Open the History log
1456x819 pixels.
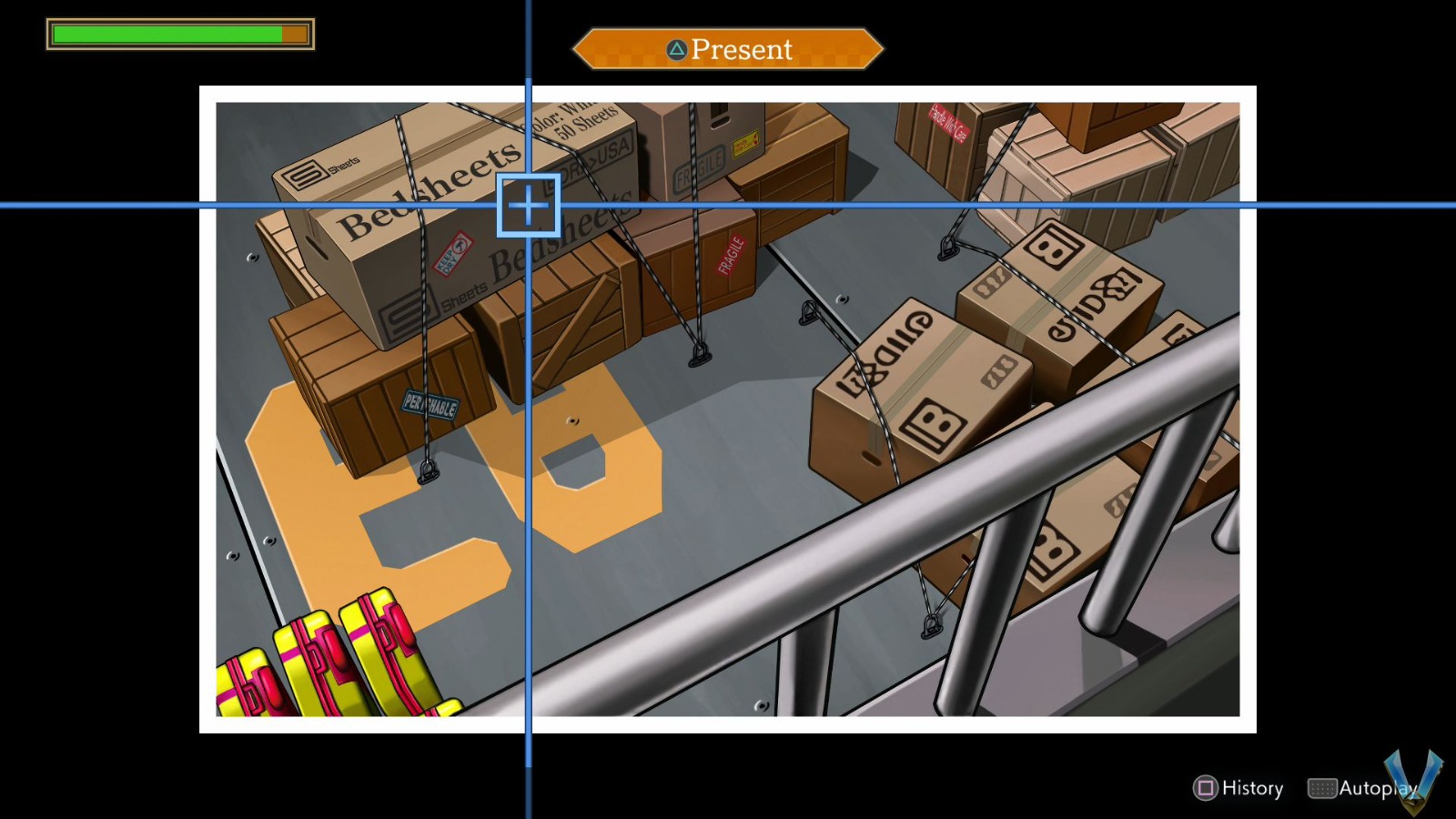click(1252, 788)
